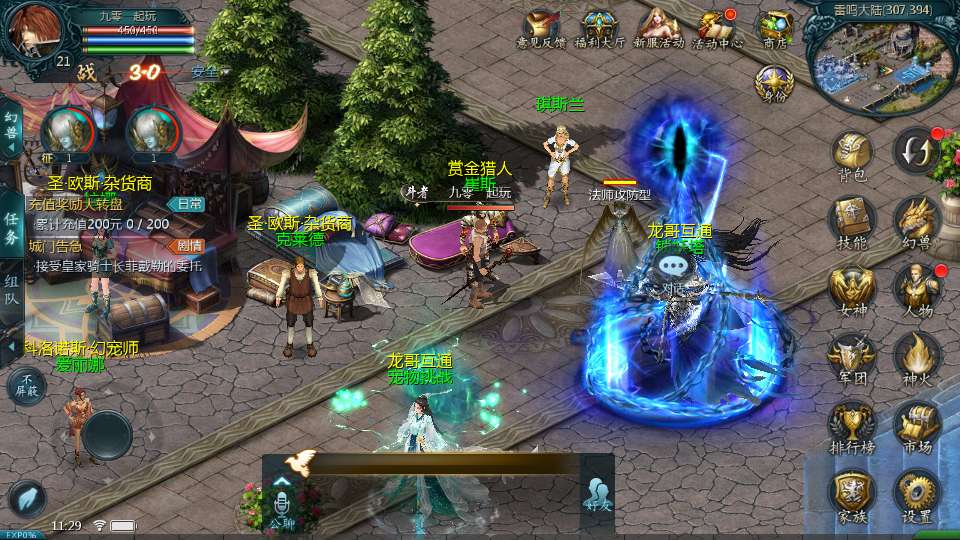Open 活动中心 event center
960x540 pixels.
tap(717, 27)
